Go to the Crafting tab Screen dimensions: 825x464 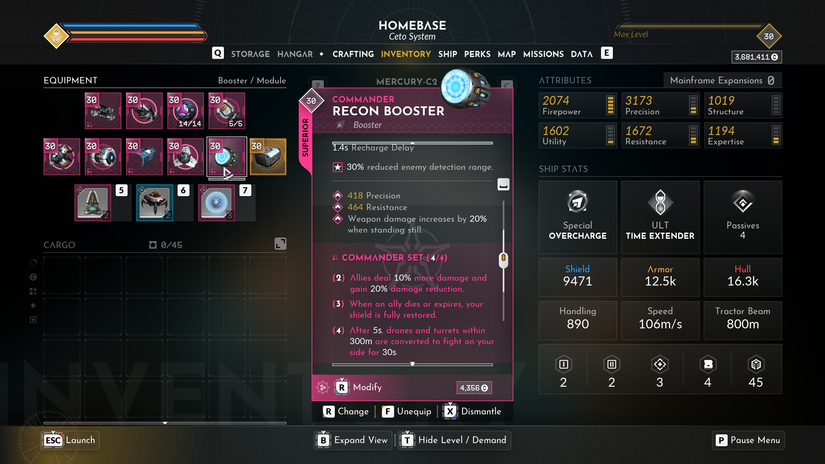tap(352, 54)
